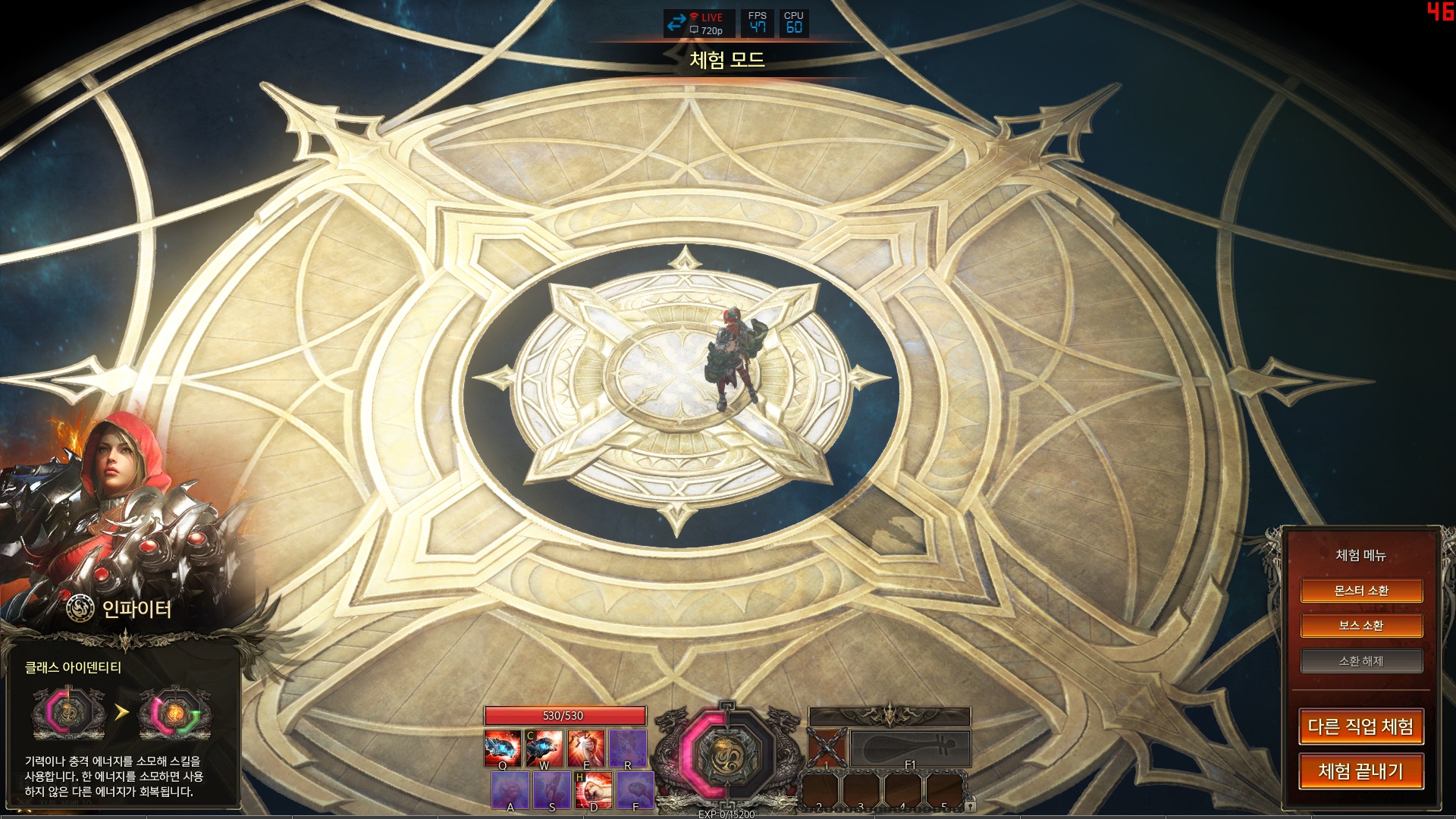Activate the purple A skill slot
The height and width of the screenshot is (819, 1456).
click(x=510, y=790)
